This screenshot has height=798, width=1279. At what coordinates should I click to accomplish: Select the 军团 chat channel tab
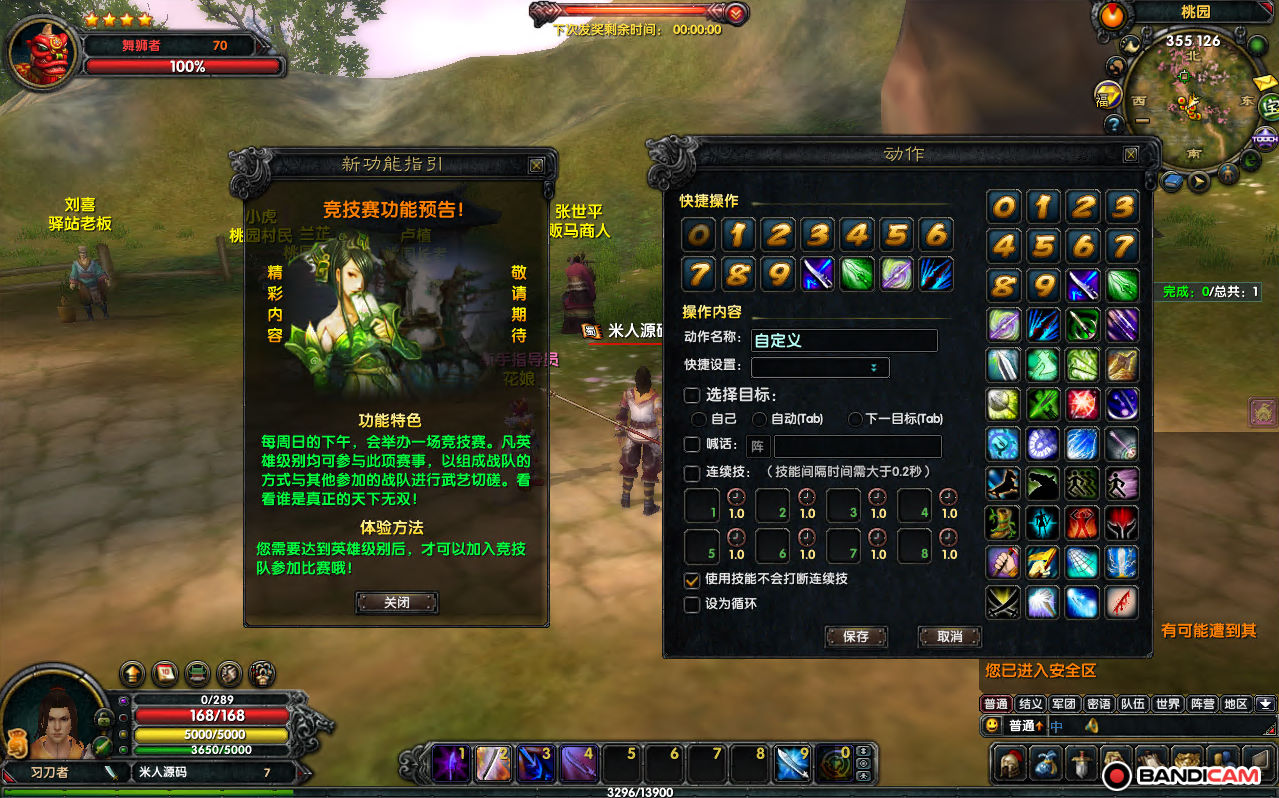pyautogui.click(x=1064, y=704)
